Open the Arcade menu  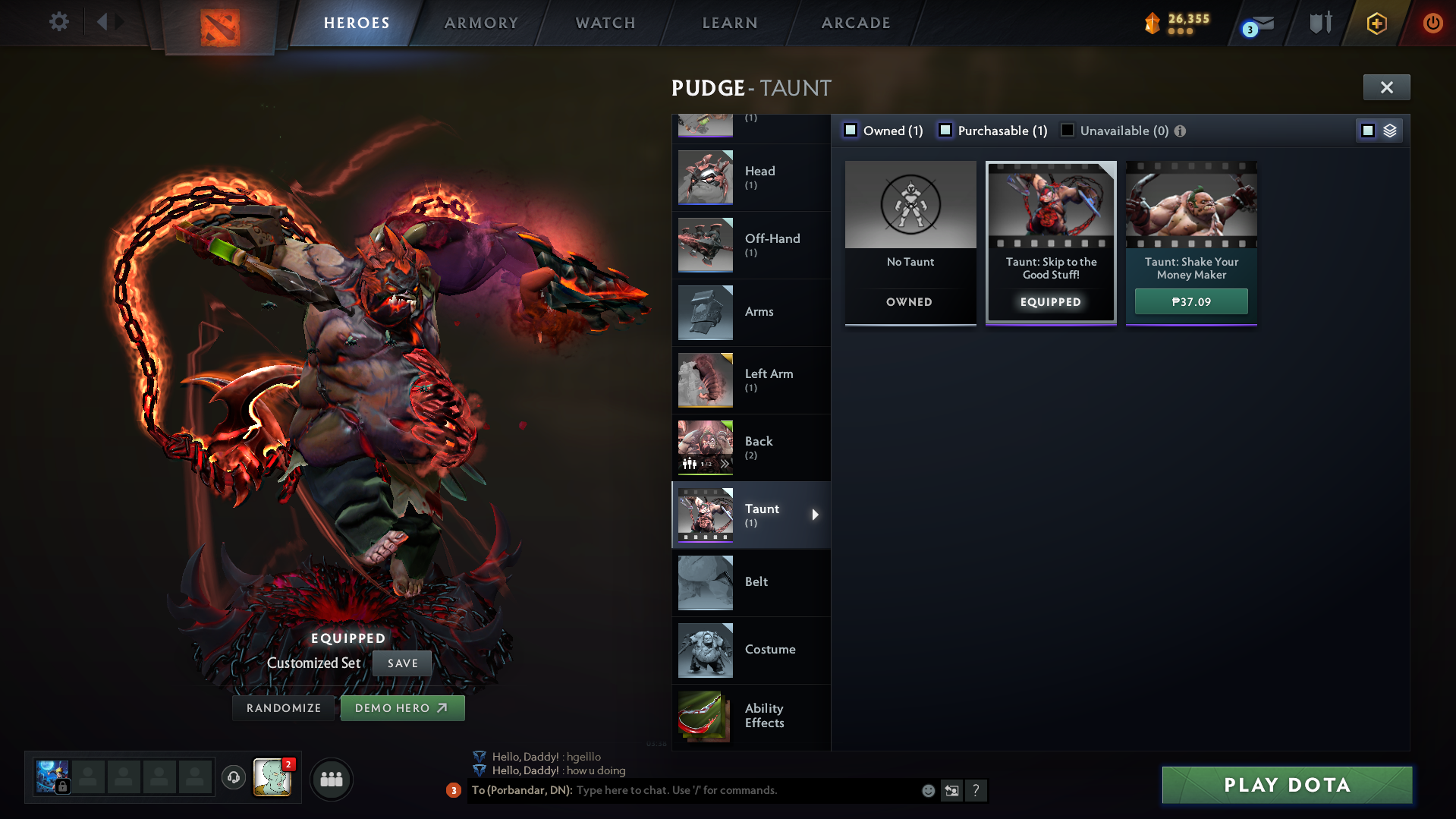[x=856, y=23]
